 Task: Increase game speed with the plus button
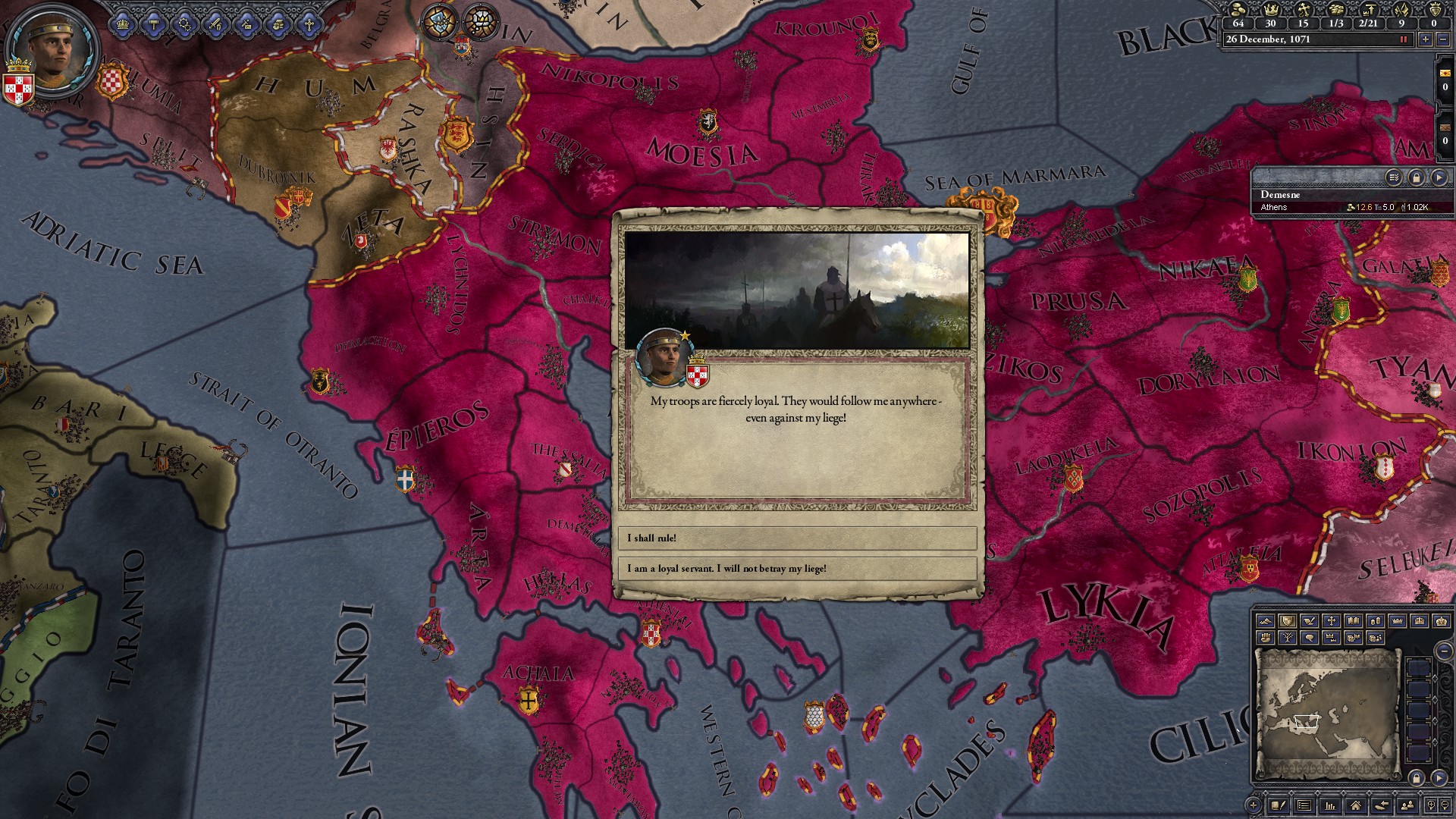tap(1426, 39)
